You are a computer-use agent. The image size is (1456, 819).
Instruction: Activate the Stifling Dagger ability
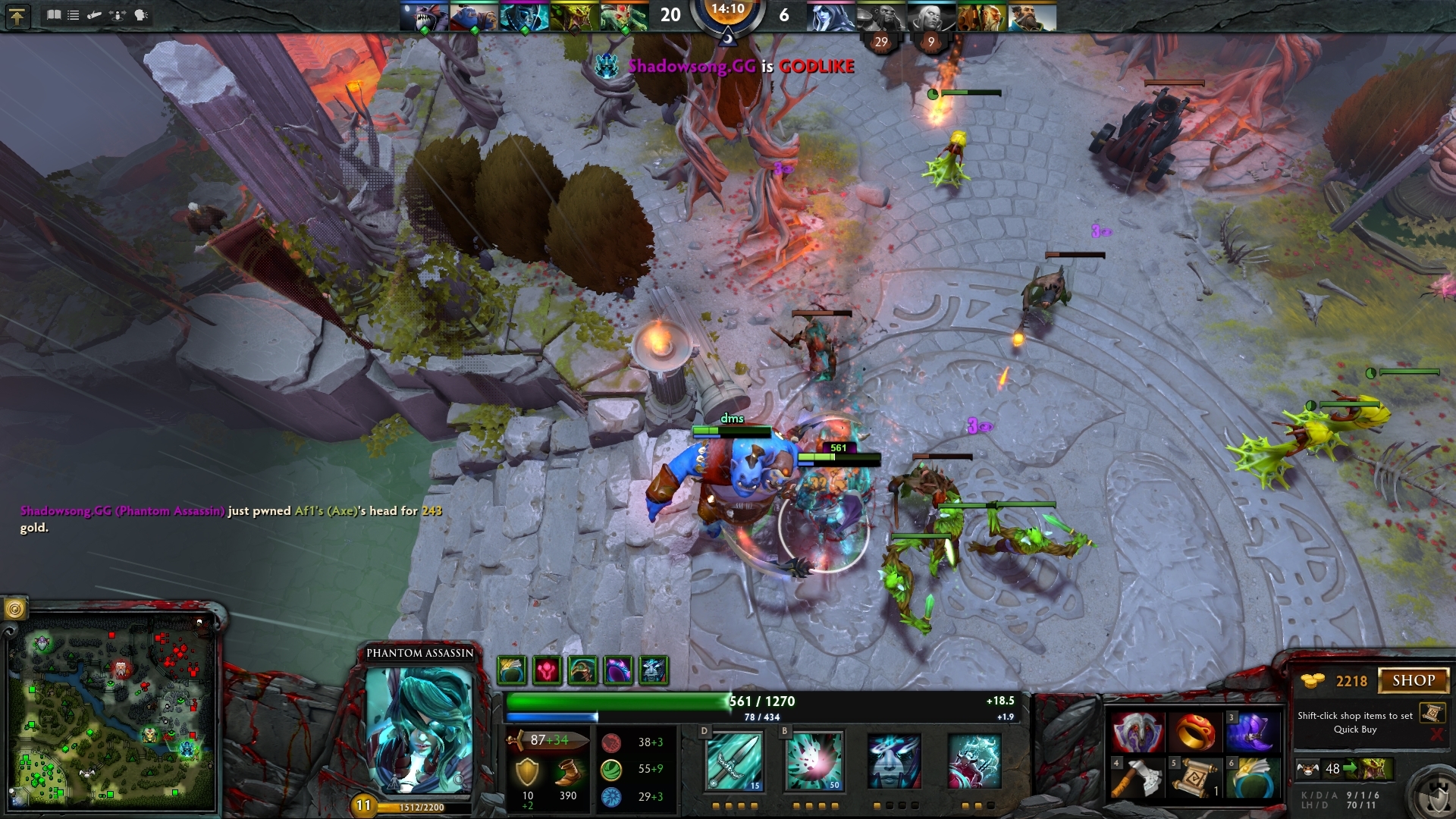click(733, 761)
